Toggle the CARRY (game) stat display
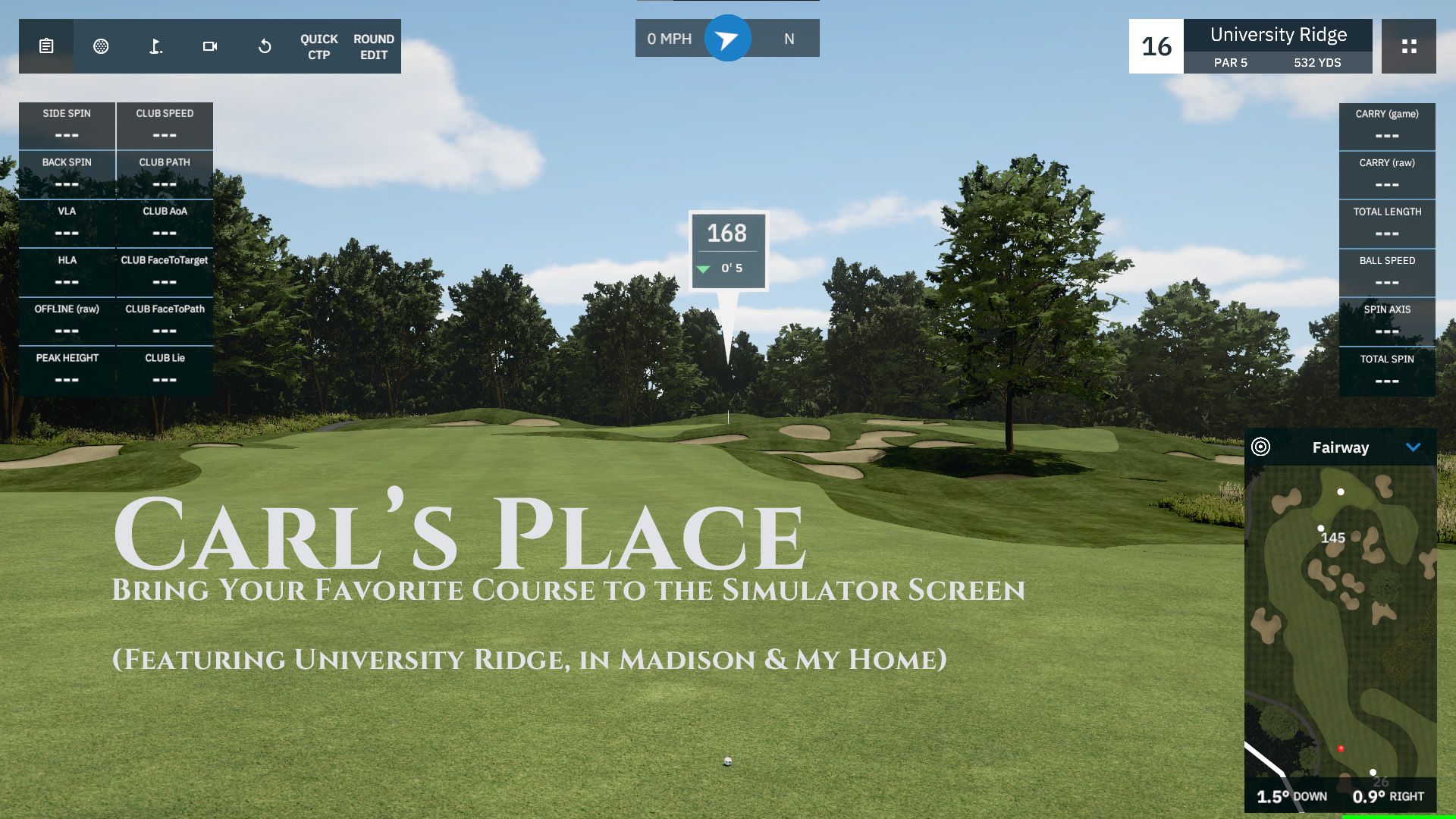This screenshot has height=819, width=1456. pyautogui.click(x=1387, y=125)
